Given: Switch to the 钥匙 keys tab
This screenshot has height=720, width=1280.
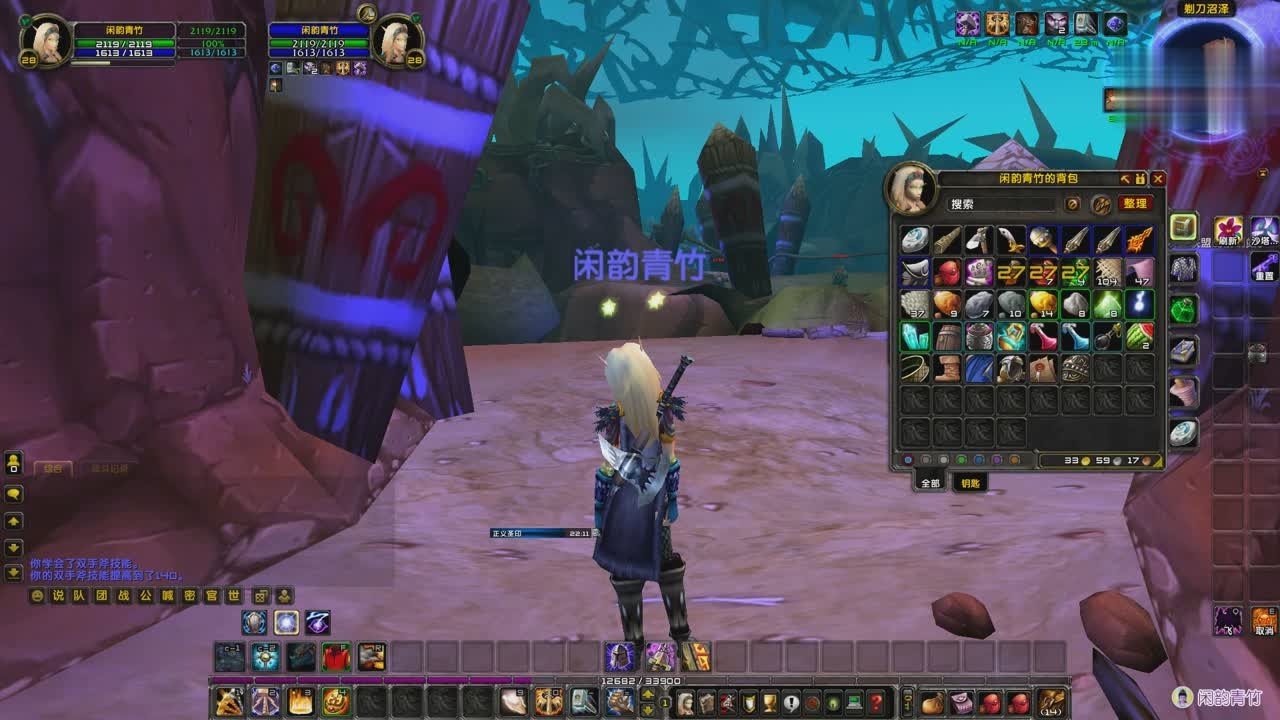Looking at the screenshot, I should pos(970,482).
